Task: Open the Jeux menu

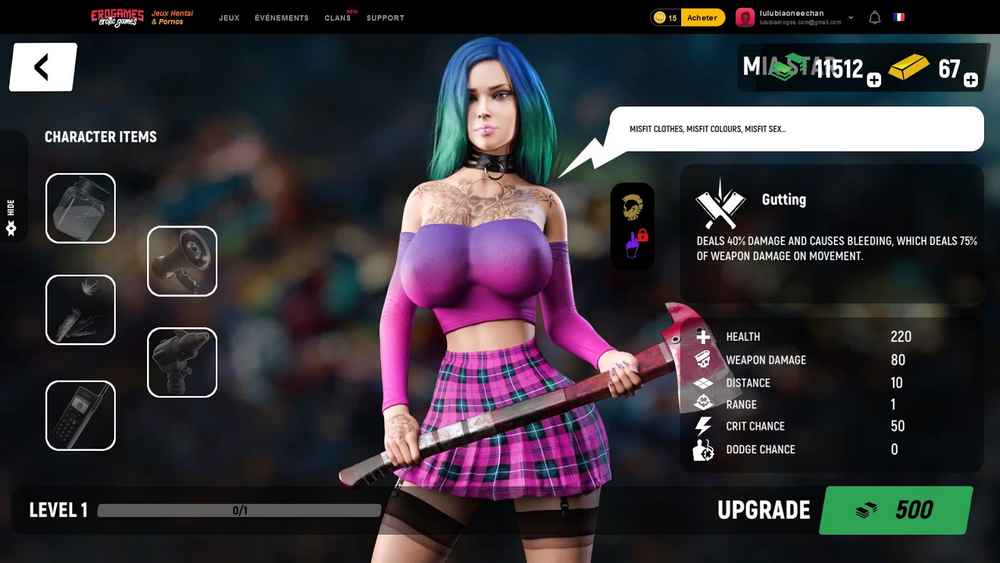Action: point(229,18)
